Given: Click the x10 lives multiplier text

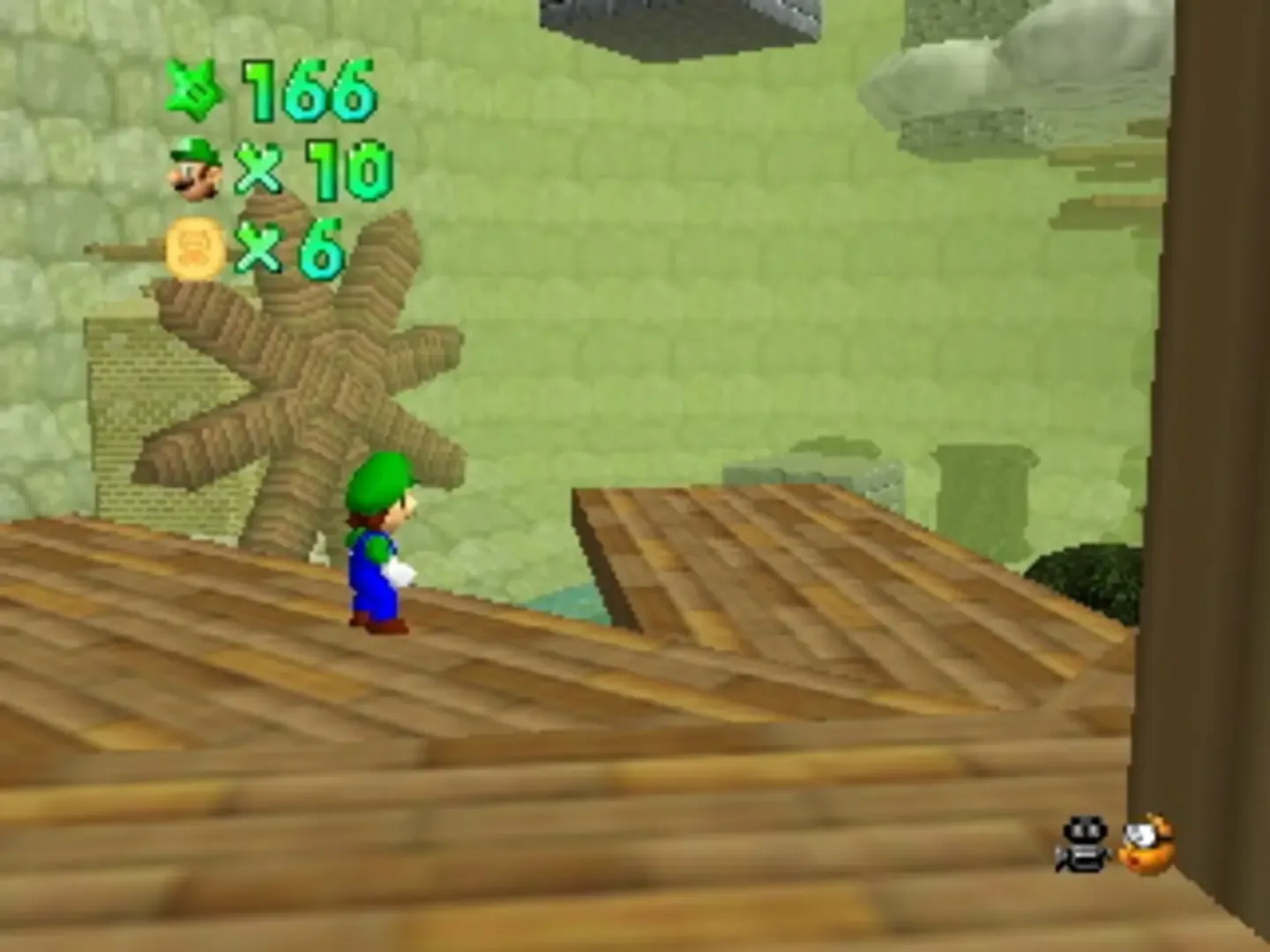Looking at the screenshot, I should (x=313, y=167).
